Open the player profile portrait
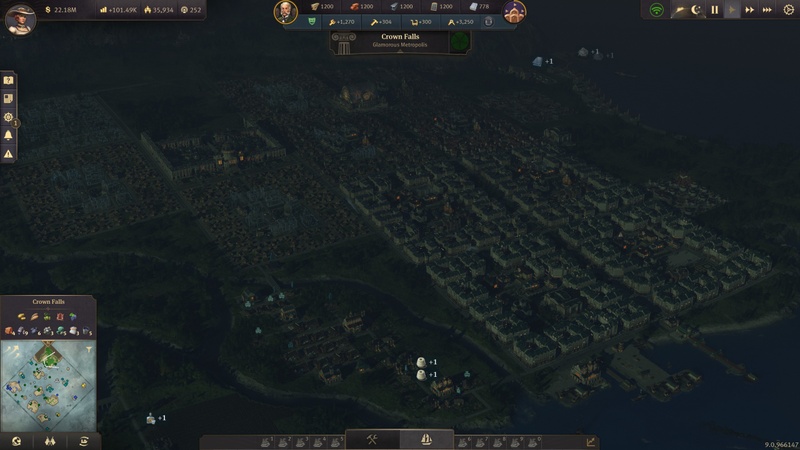The height and width of the screenshot is (450, 800). [19, 19]
